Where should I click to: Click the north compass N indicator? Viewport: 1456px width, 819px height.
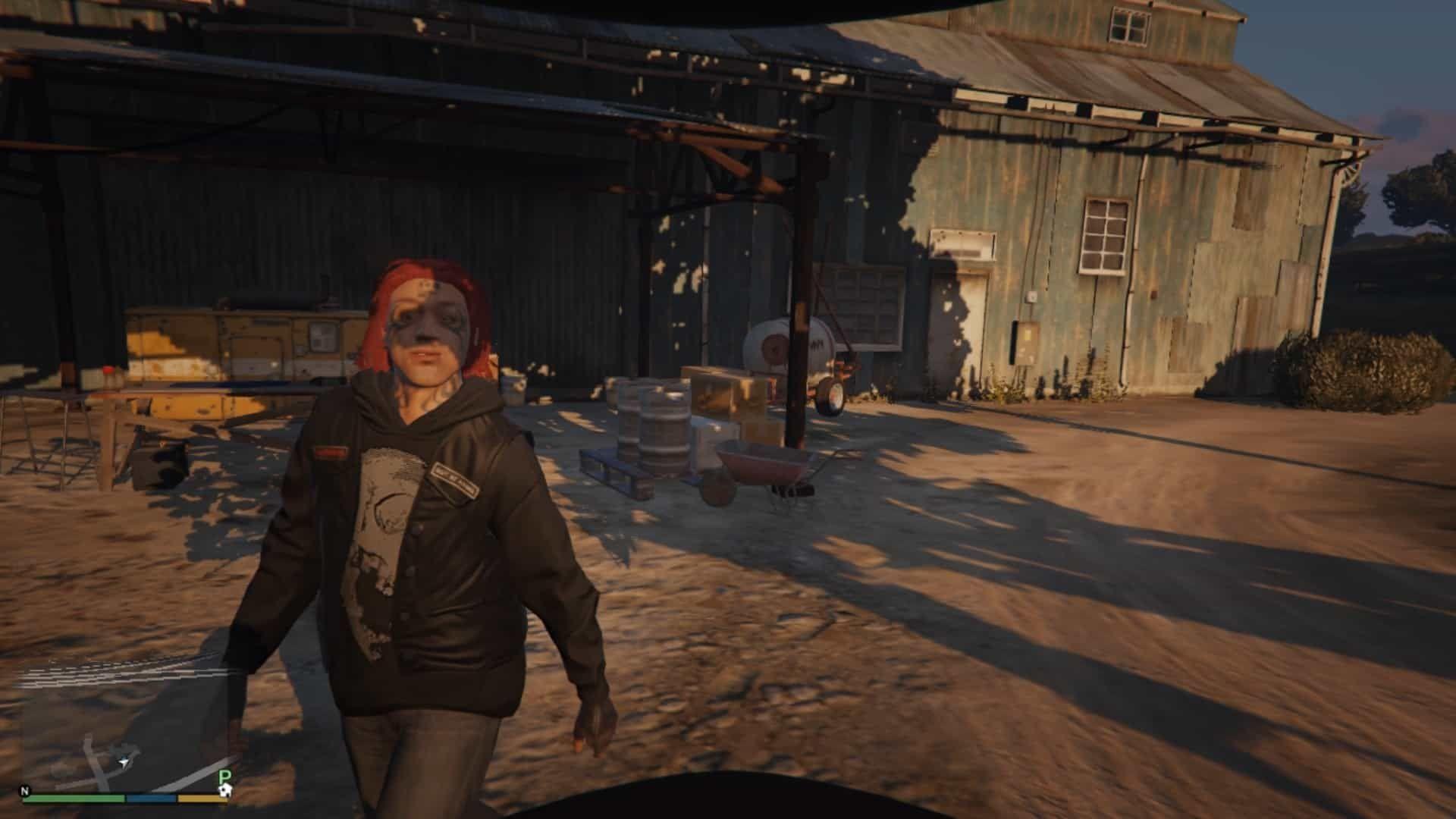pos(25,791)
